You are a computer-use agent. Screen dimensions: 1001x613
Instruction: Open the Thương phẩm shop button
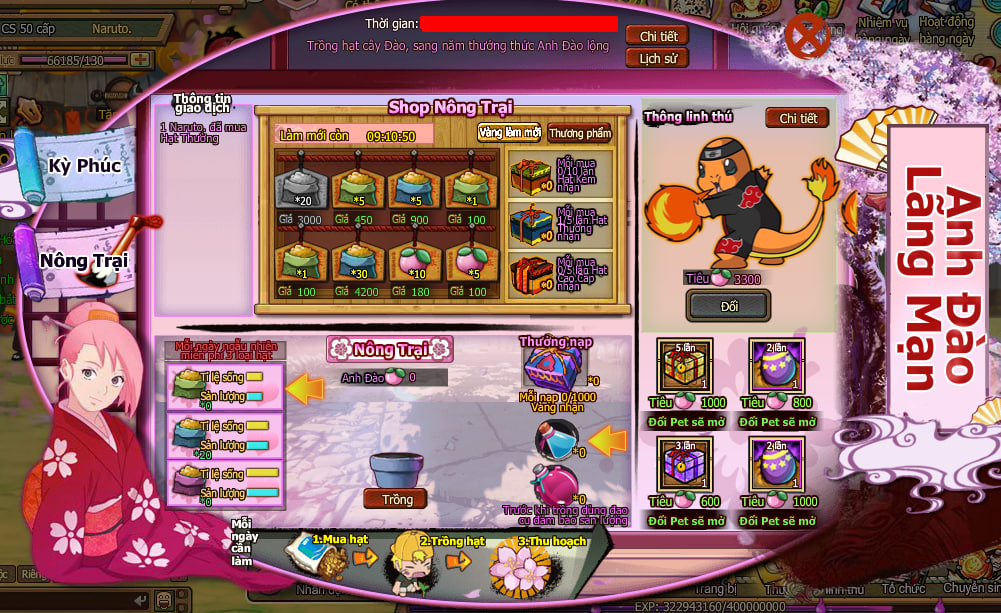(579, 133)
